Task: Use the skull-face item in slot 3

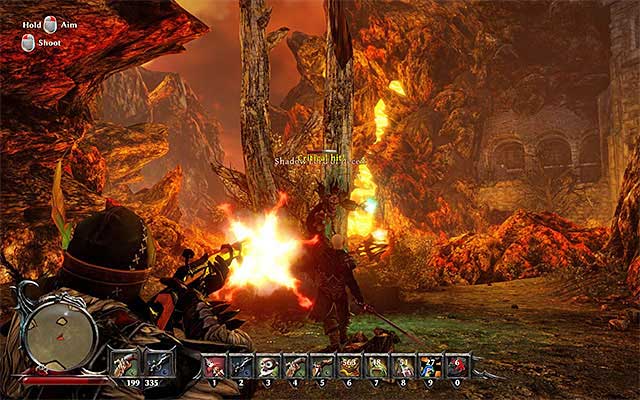Action: point(270,366)
